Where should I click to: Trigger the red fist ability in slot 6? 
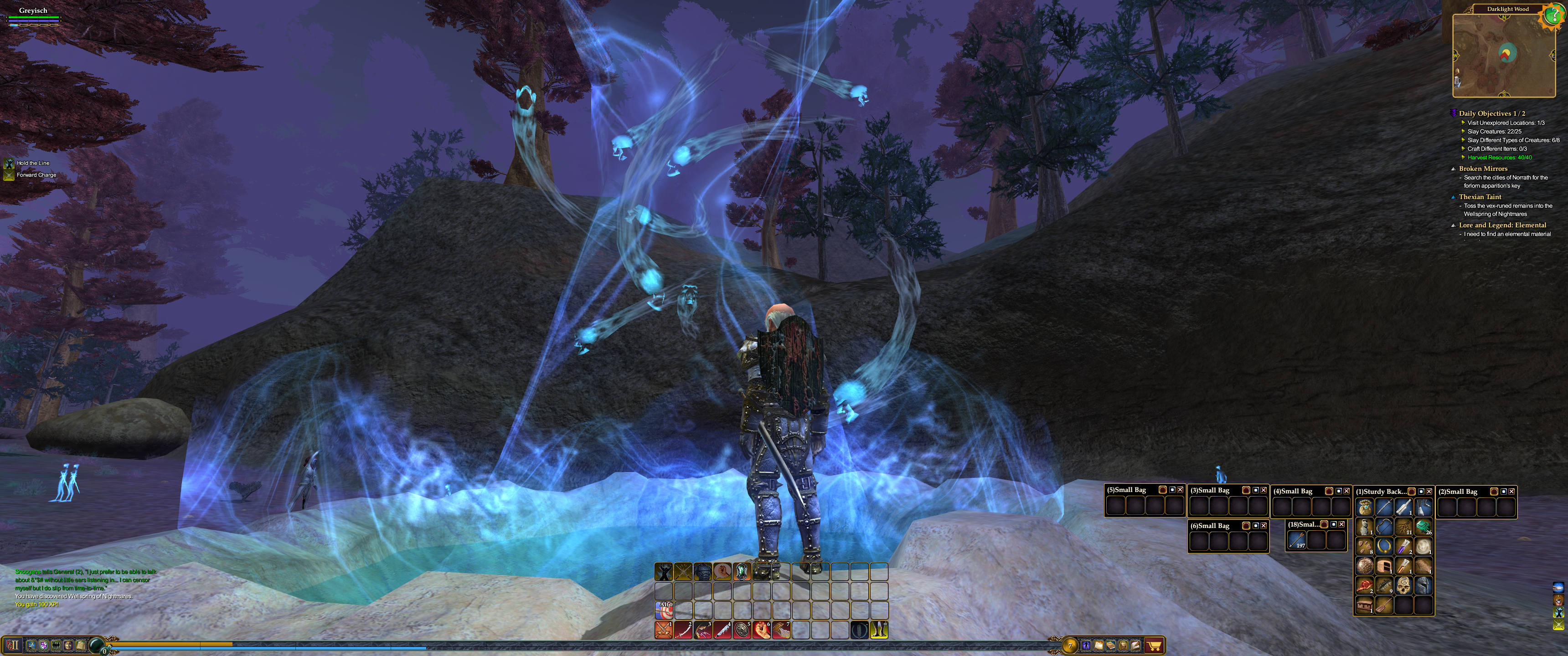(x=762, y=630)
